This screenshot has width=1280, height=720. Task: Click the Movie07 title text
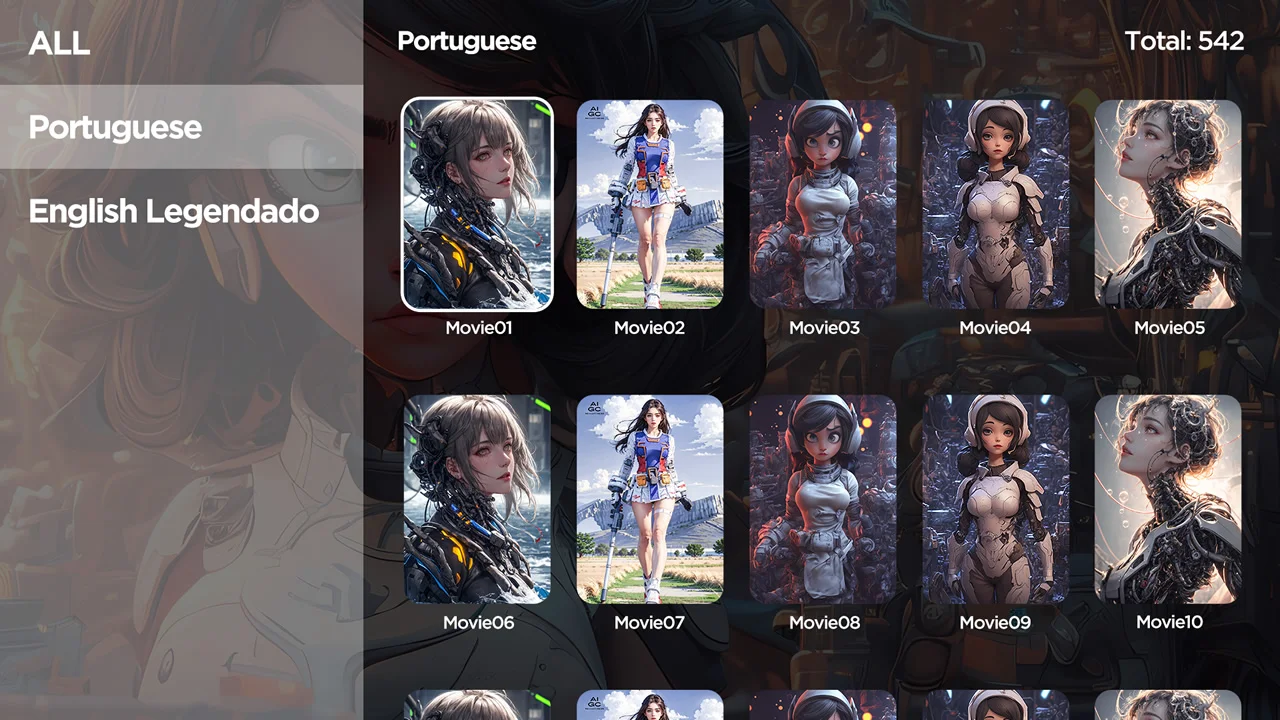[x=649, y=622]
